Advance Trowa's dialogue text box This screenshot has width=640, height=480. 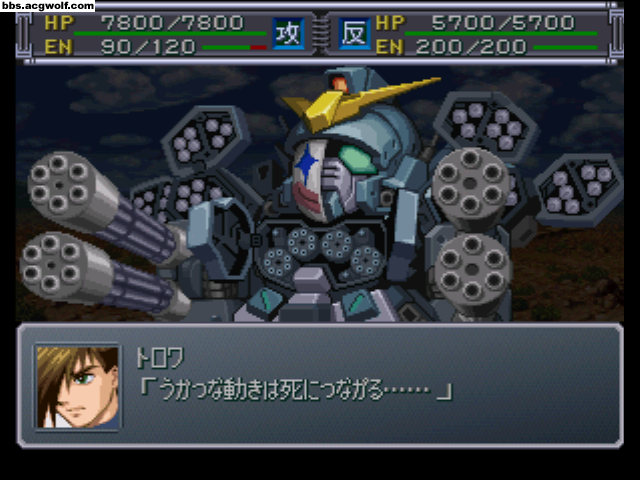tap(370, 385)
